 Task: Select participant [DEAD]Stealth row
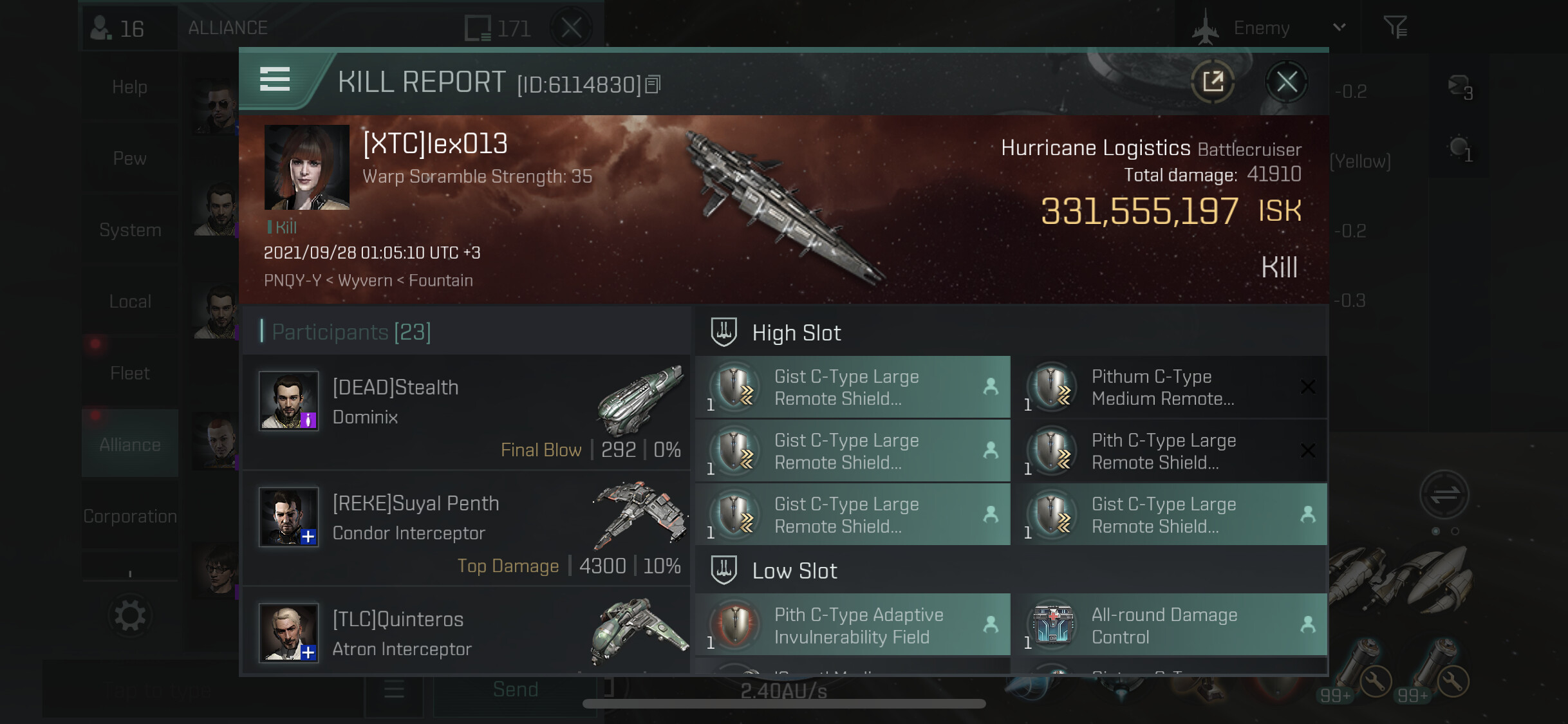(x=466, y=413)
